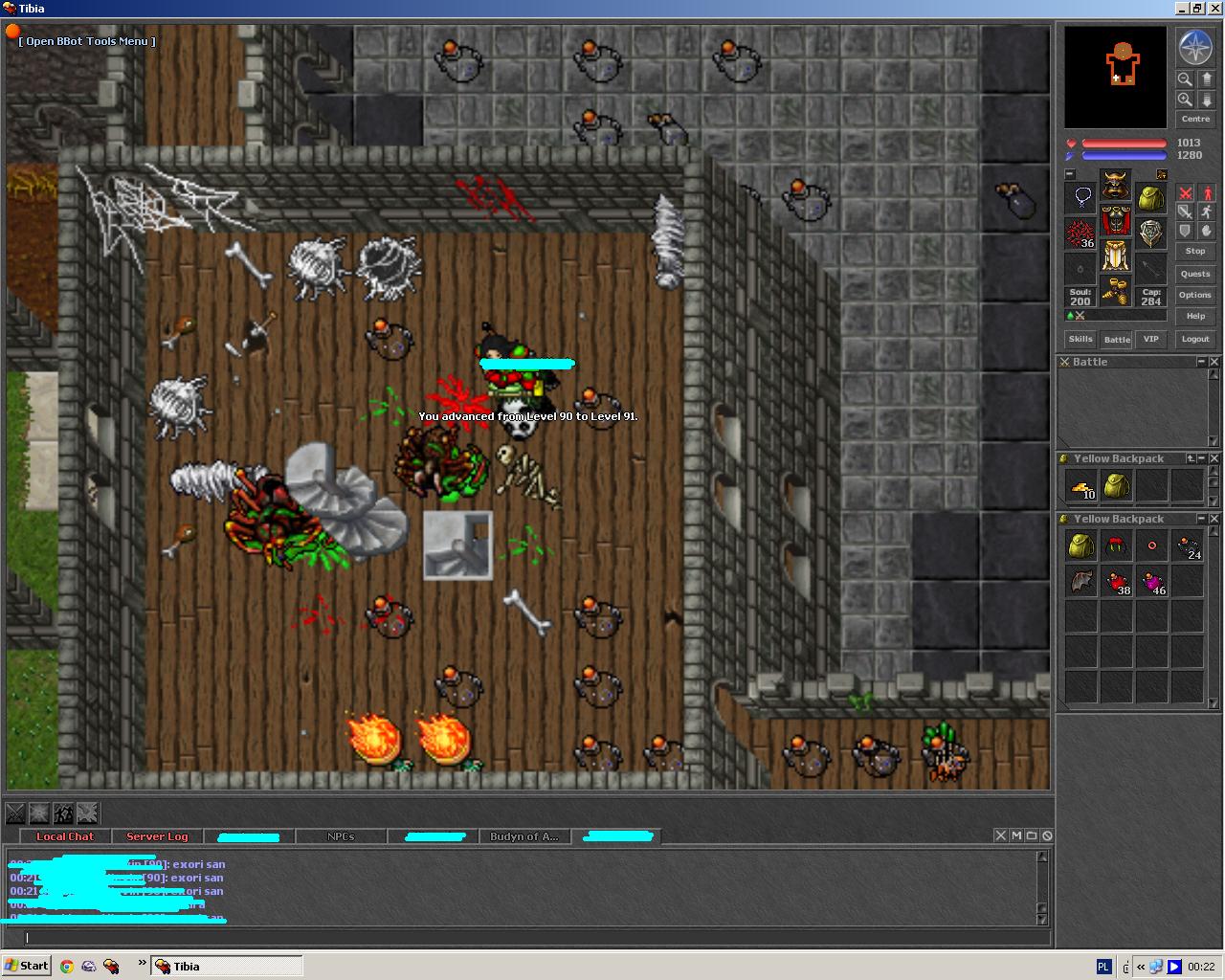Zoom in the minimap with the plus magnifier

[x=1185, y=100]
